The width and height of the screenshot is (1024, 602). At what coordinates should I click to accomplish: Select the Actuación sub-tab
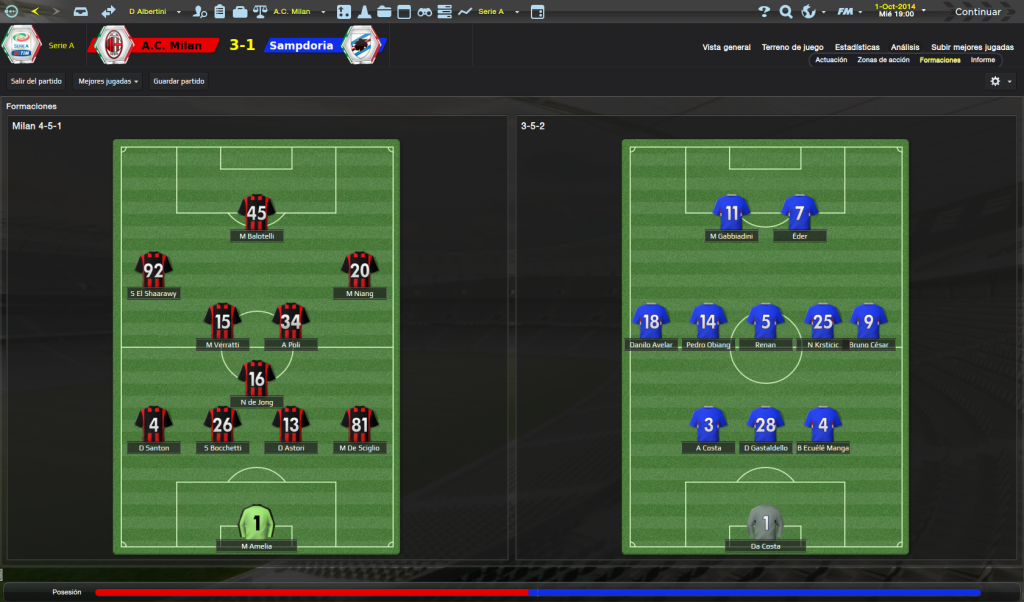point(831,60)
